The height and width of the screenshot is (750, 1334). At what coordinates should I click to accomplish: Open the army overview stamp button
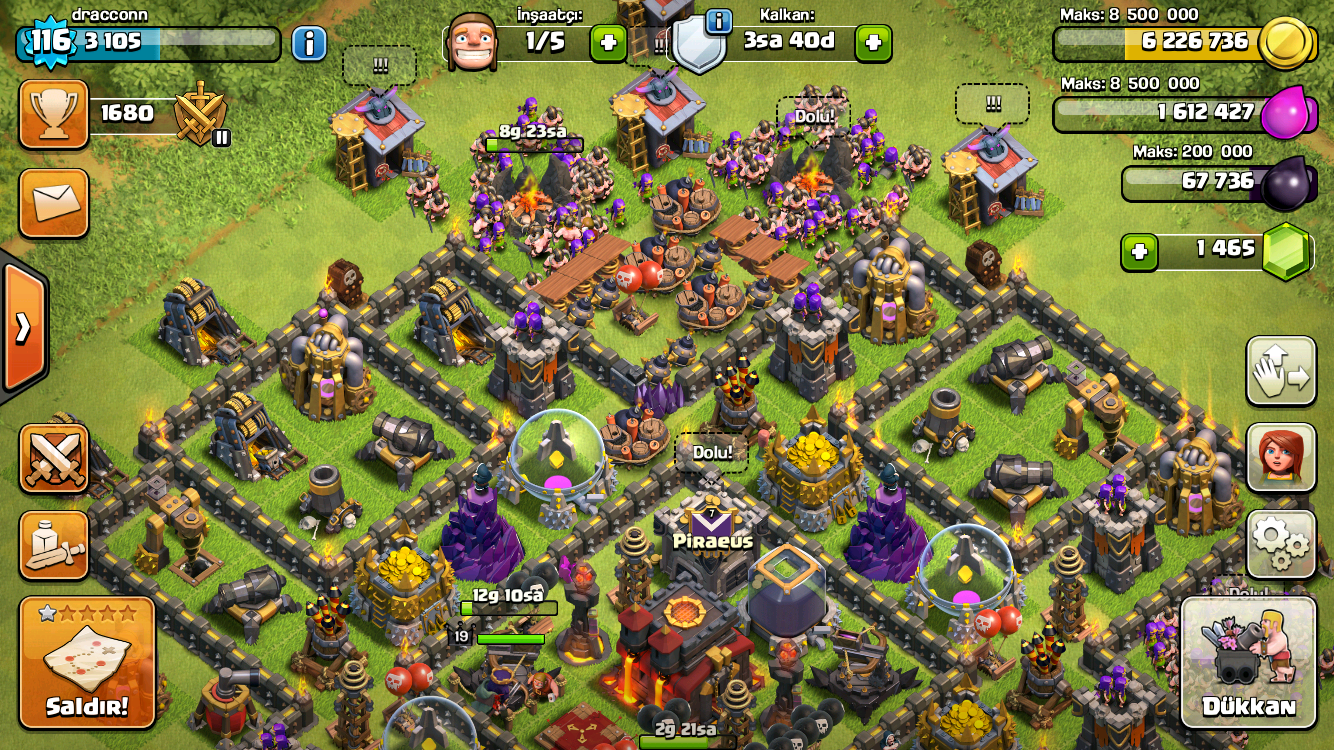coord(54,545)
